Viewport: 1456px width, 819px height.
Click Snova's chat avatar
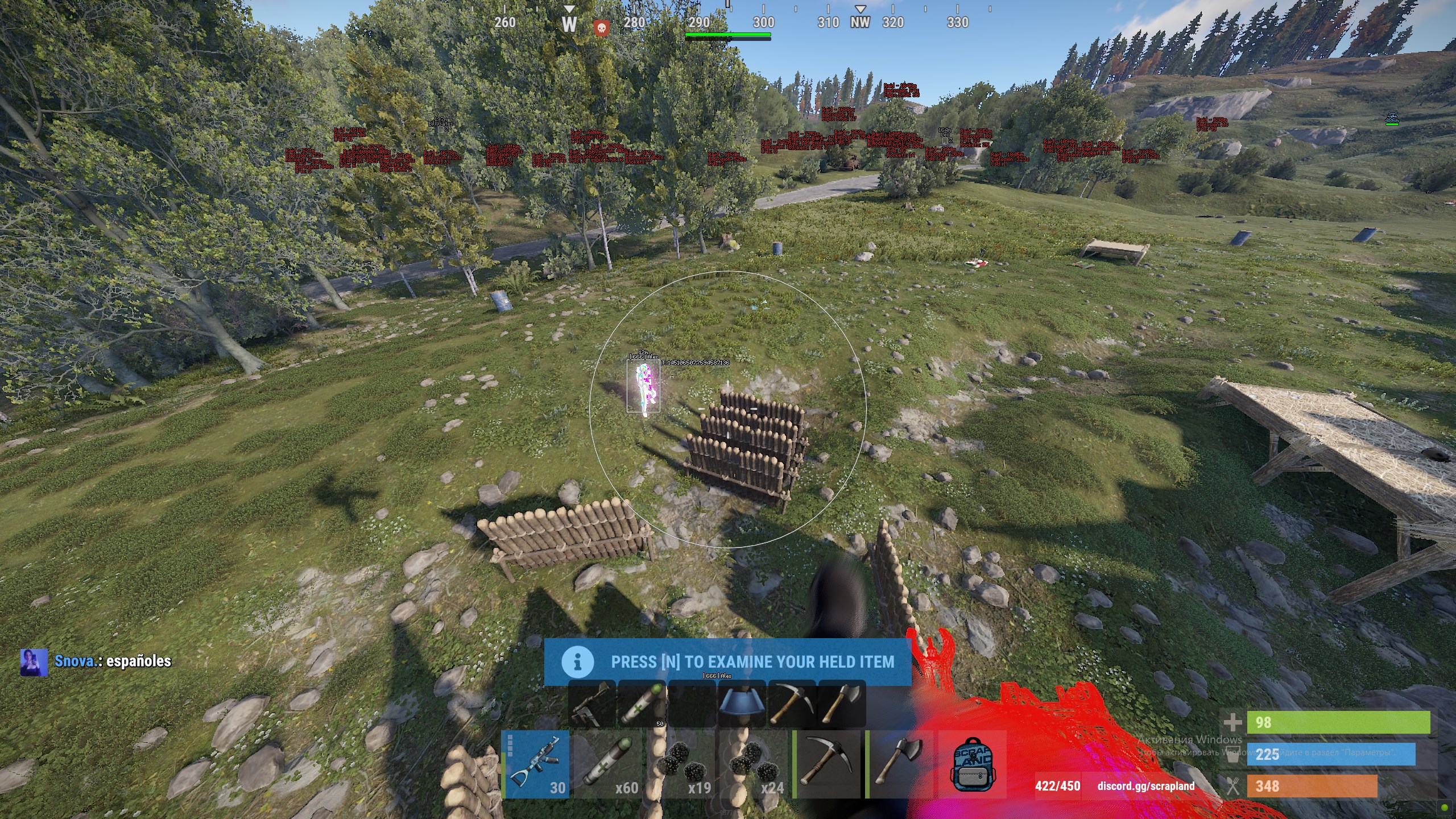point(34,662)
